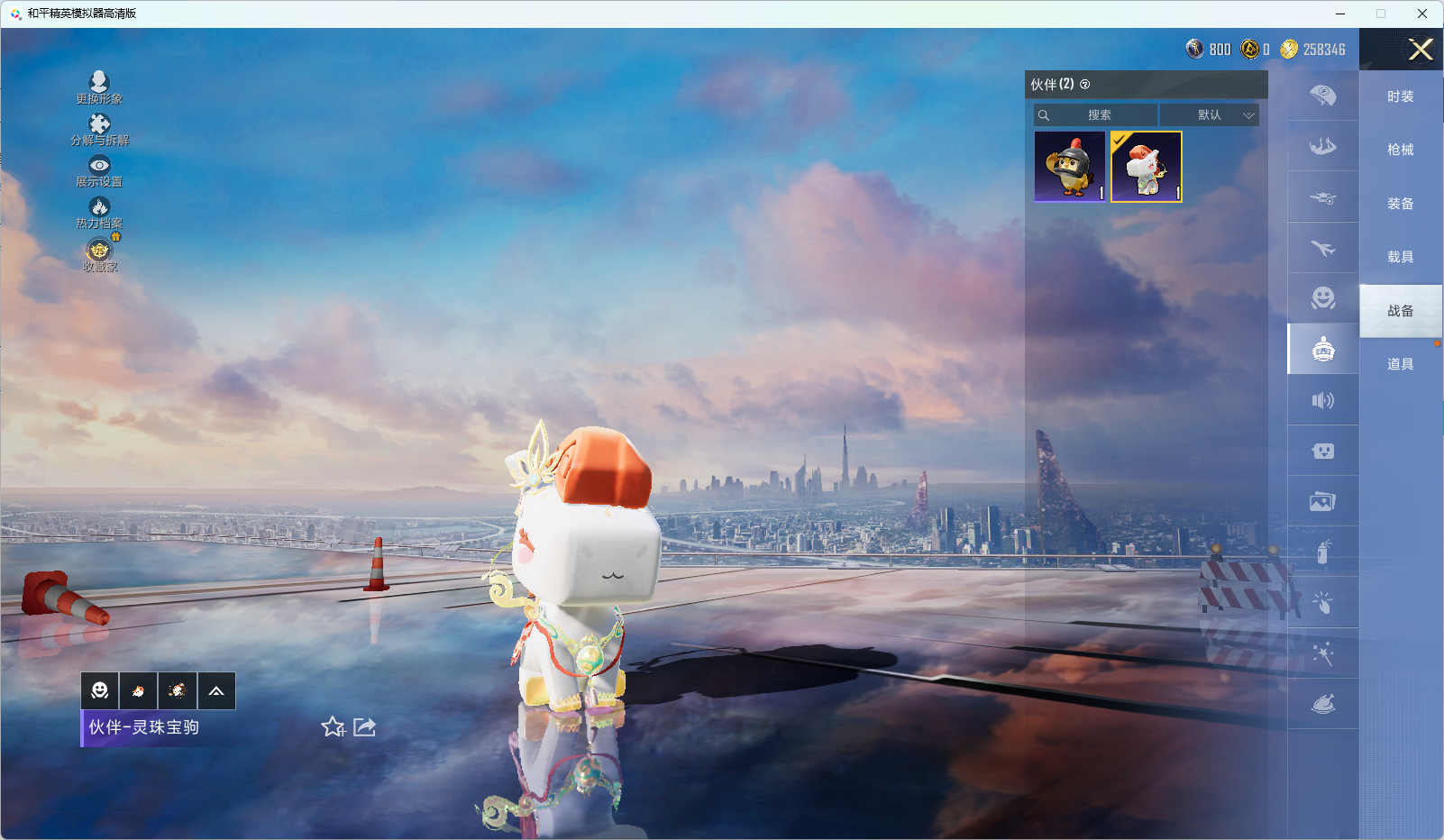Image resolution: width=1444 pixels, height=840 pixels.
Task: Switch to the 时装 category tab
Action: coord(1400,96)
